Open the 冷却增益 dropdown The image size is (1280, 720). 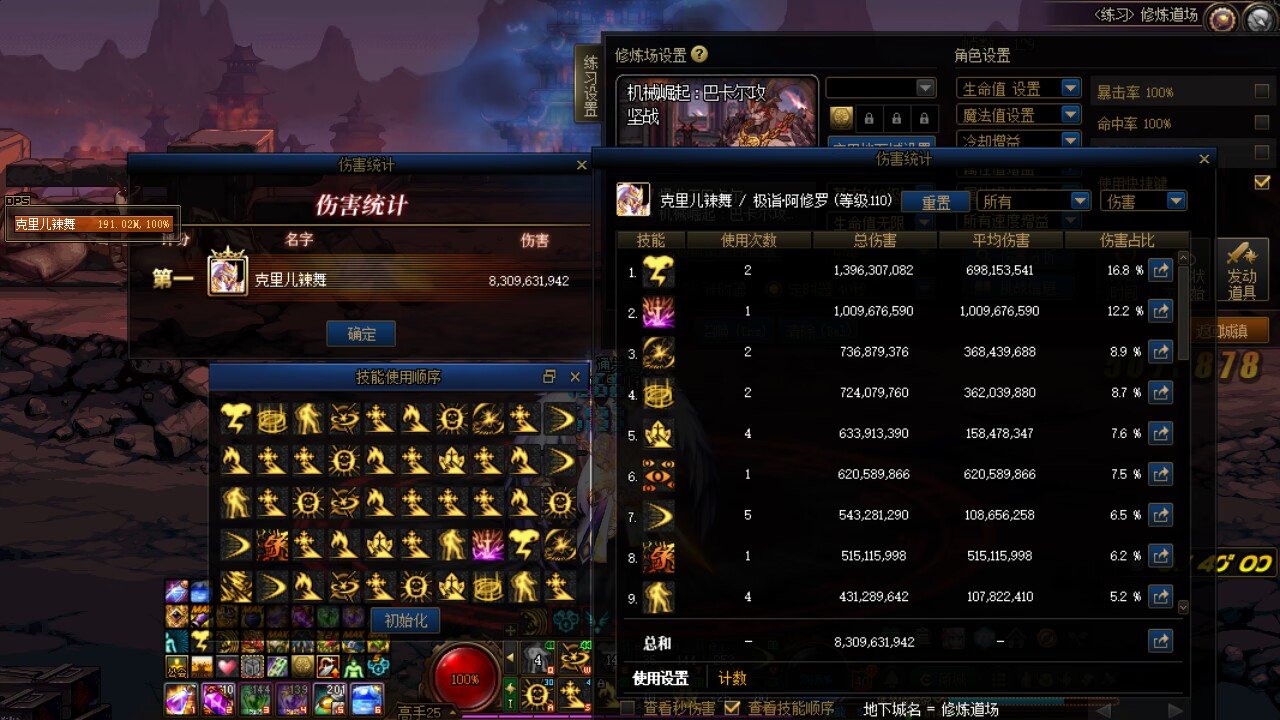pyautogui.click(x=1070, y=140)
